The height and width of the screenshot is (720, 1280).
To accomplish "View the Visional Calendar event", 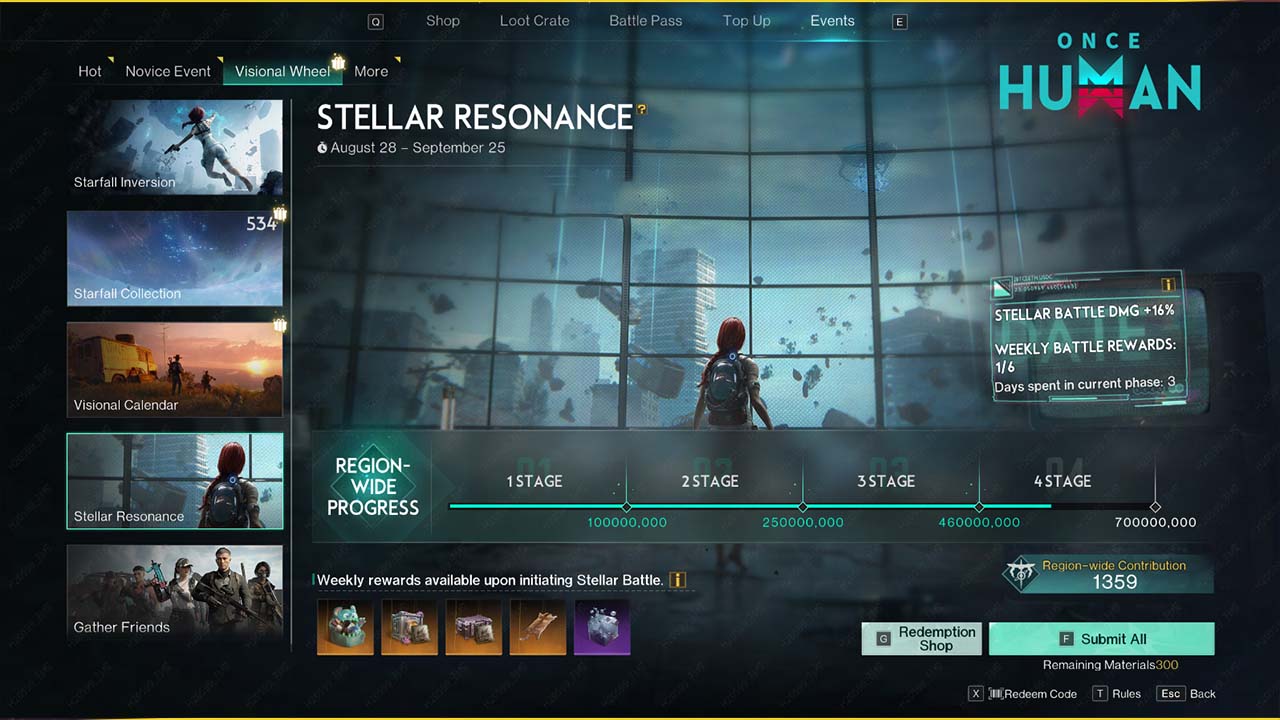I will click(175, 369).
